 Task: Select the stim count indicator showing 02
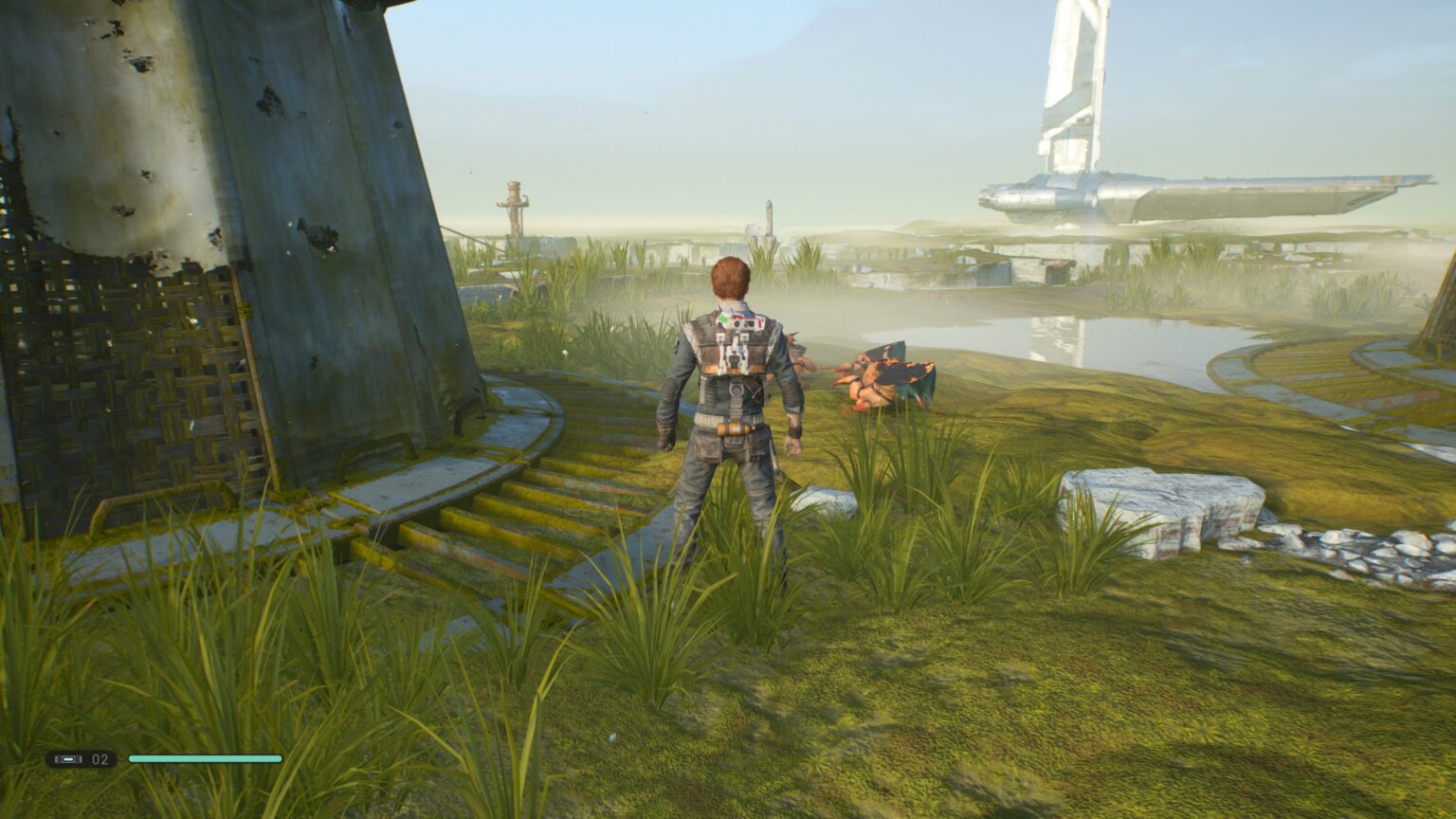[x=99, y=758]
